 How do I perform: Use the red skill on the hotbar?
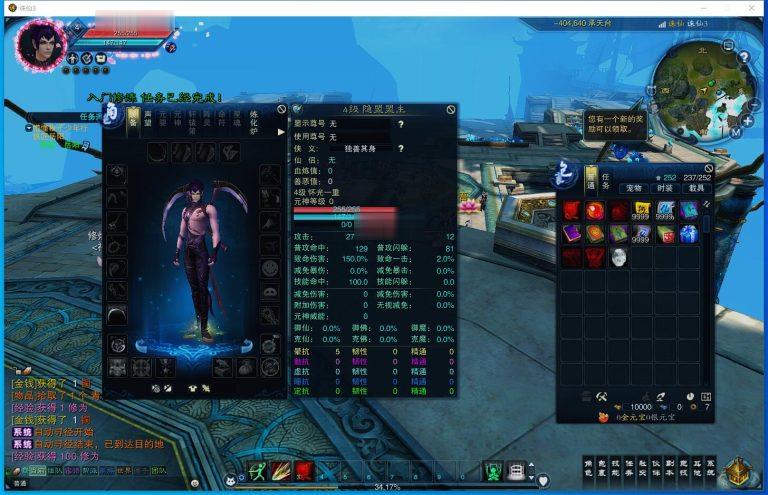click(304, 471)
